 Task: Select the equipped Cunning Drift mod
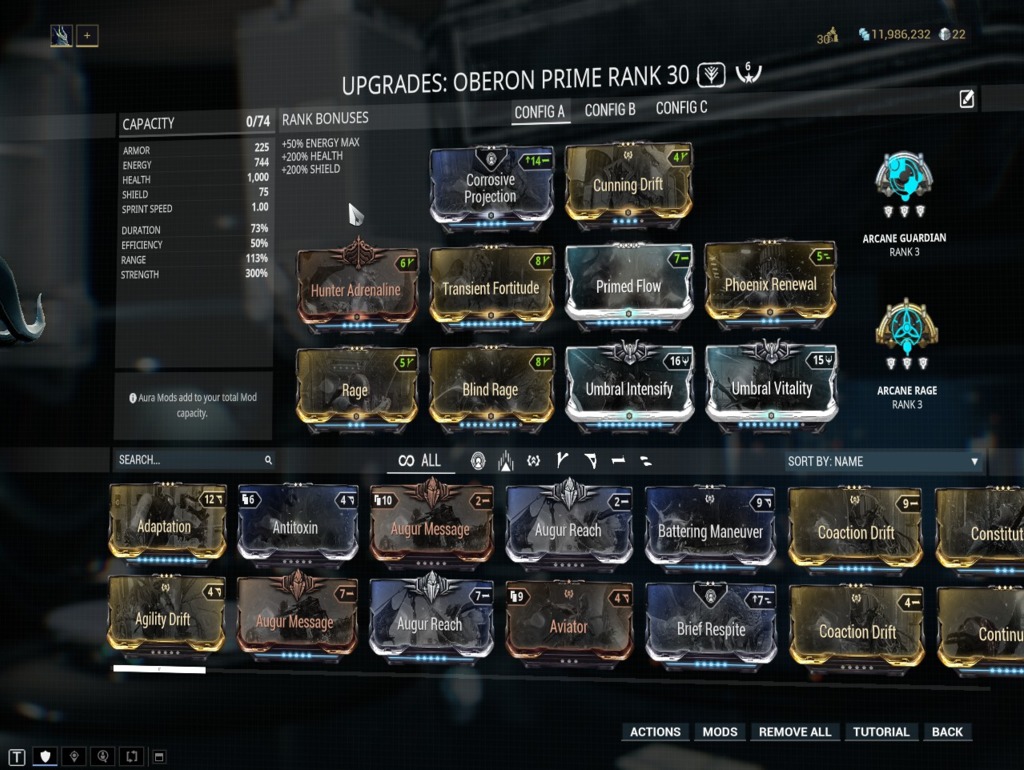click(628, 185)
